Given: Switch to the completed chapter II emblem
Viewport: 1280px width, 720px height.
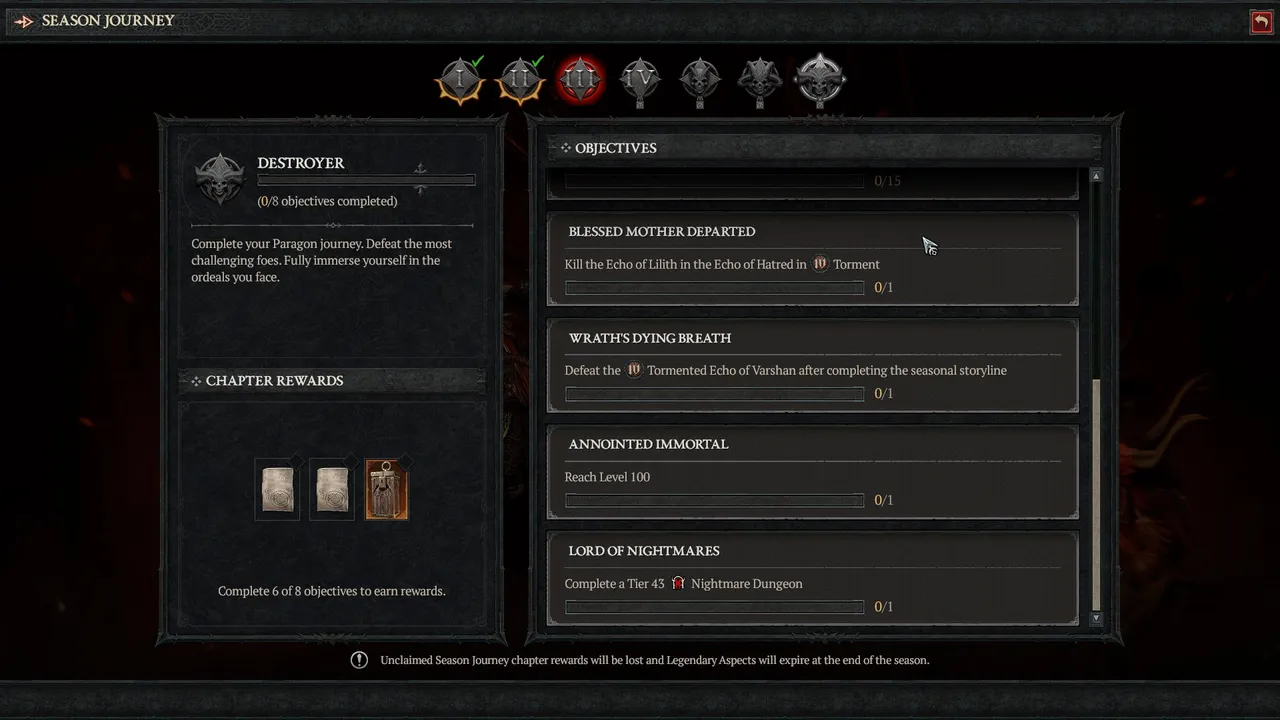Looking at the screenshot, I should click(x=520, y=80).
